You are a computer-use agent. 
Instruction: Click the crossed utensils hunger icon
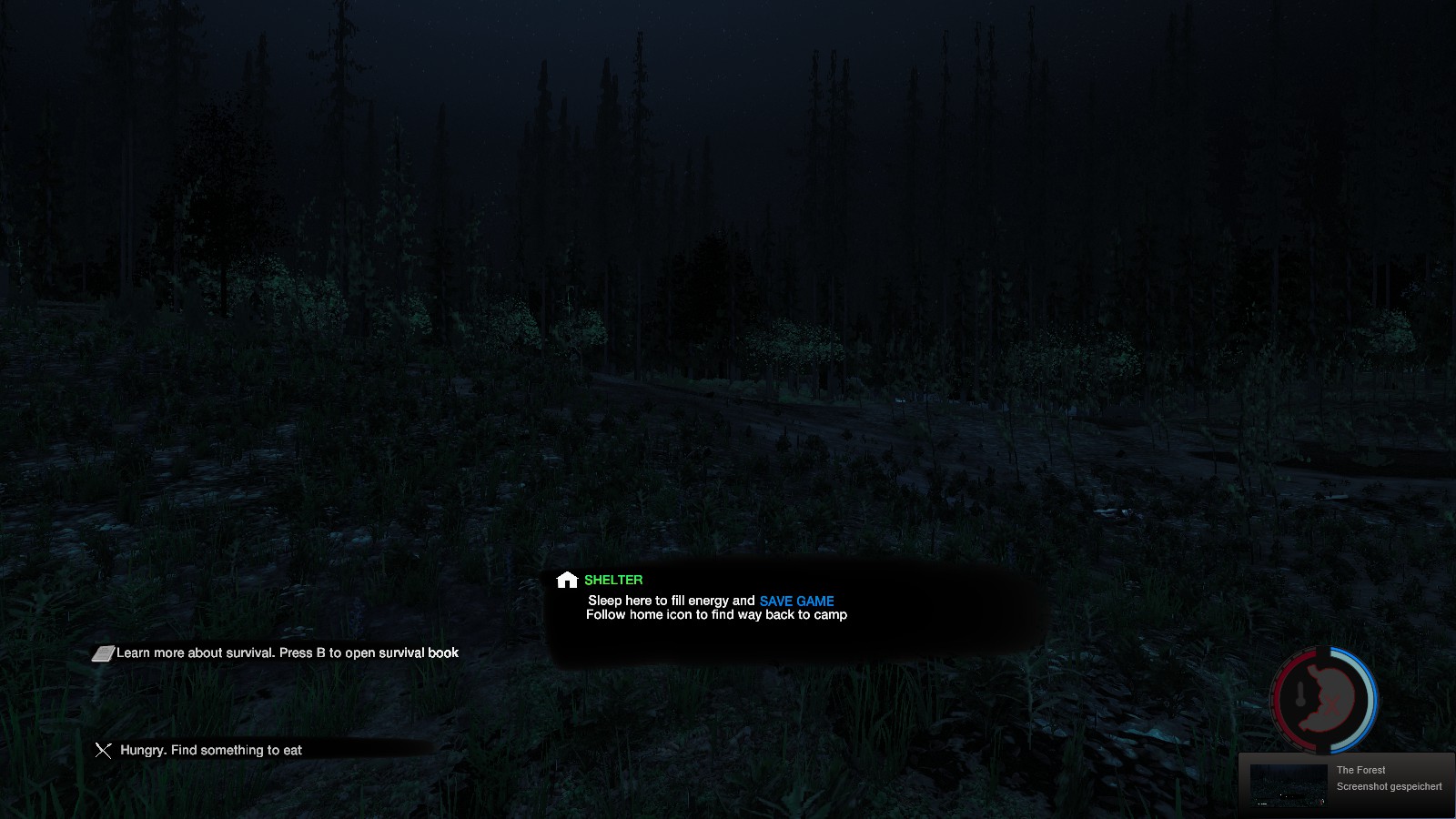pyautogui.click(x=104, y=750)
